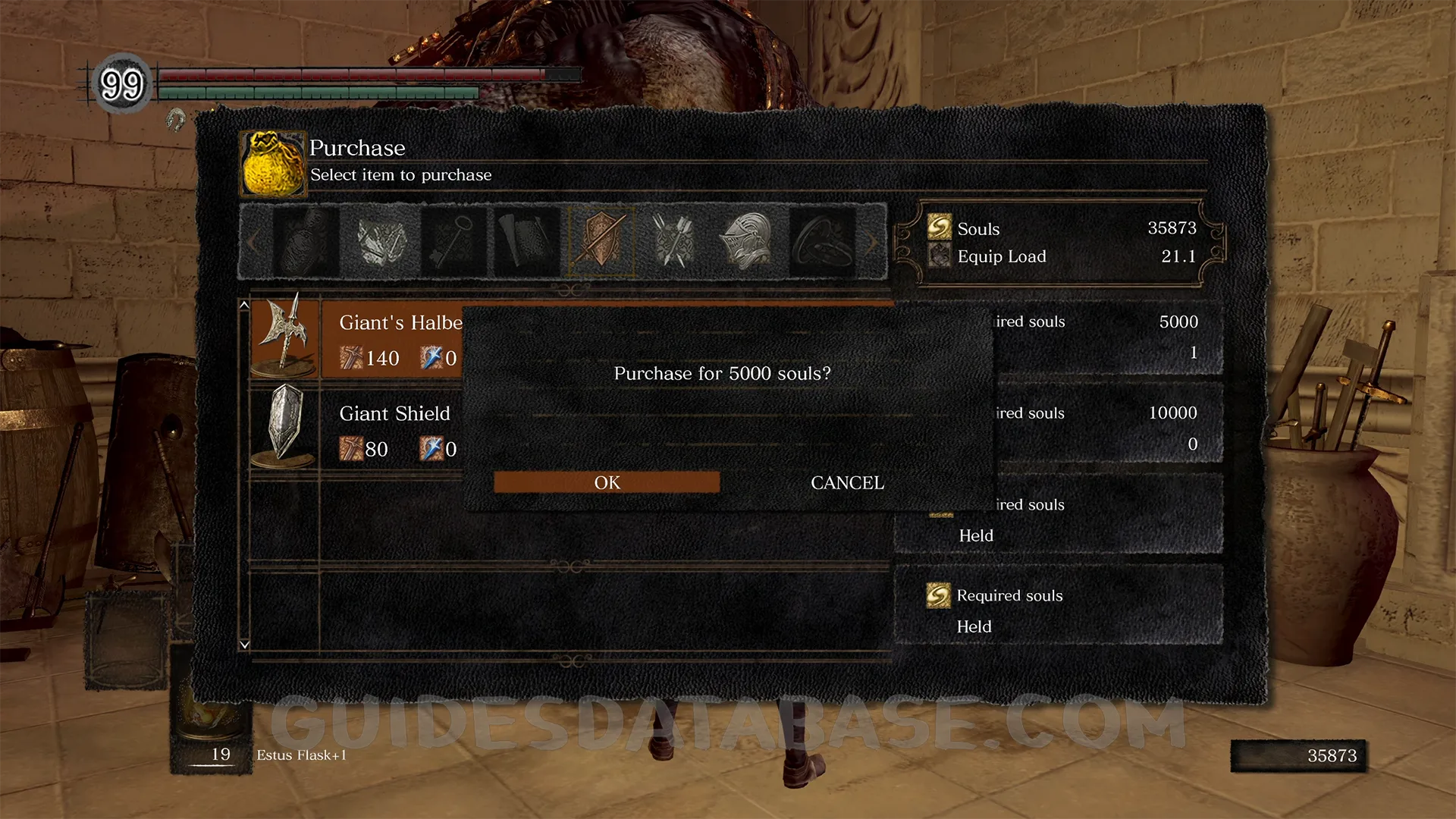The height and width of the screenshot is (819, 1456).
Task: Open the upgrade materials category
Action: (x=379, y=241)
